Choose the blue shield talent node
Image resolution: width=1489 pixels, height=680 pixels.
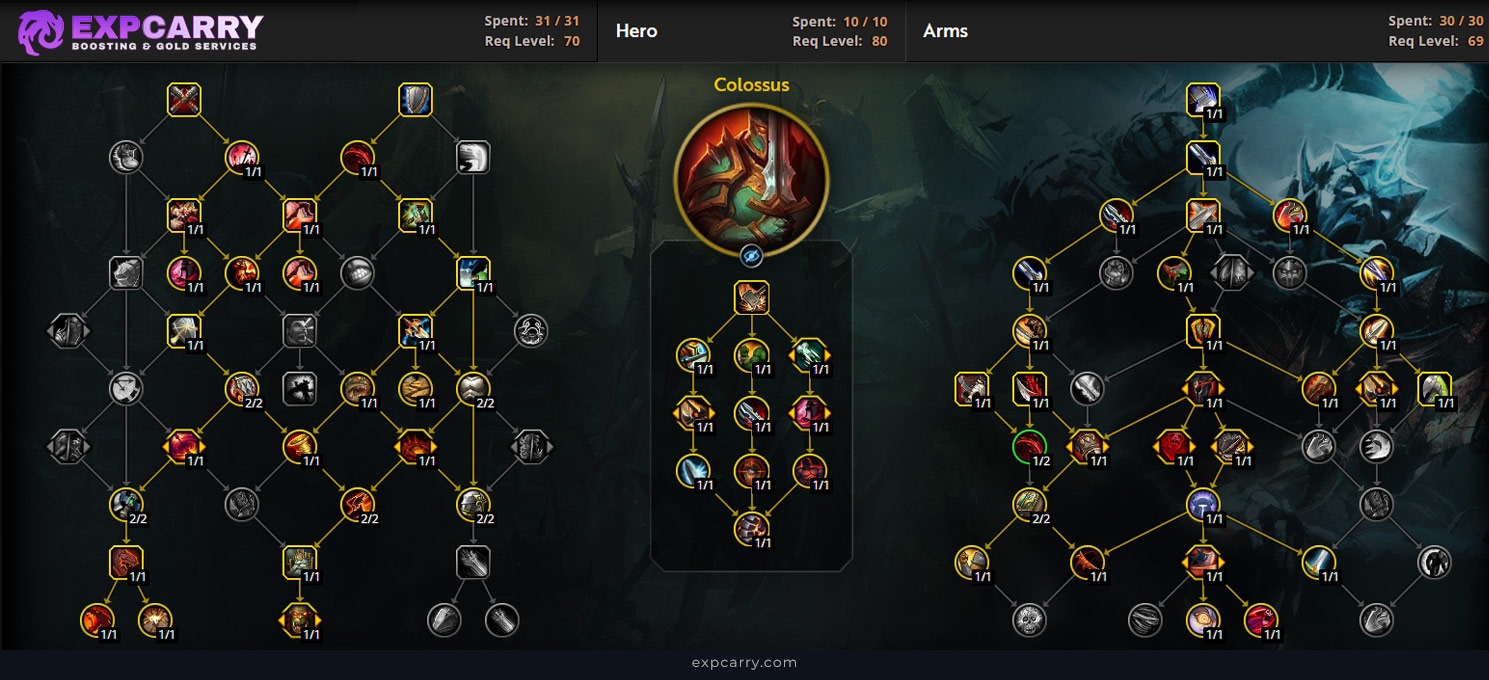415,100
